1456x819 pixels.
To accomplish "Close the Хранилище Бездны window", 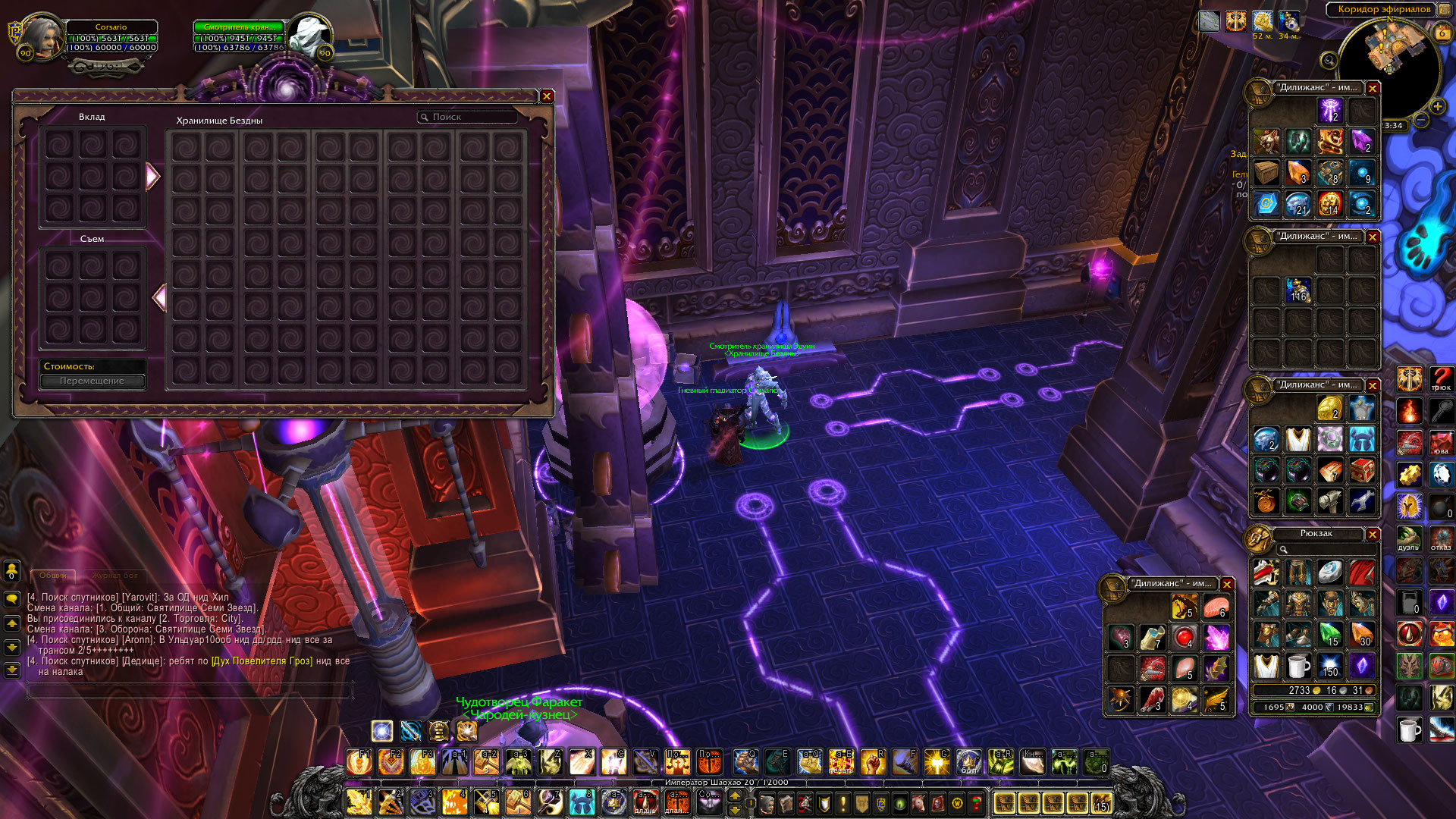I will 546,96.
